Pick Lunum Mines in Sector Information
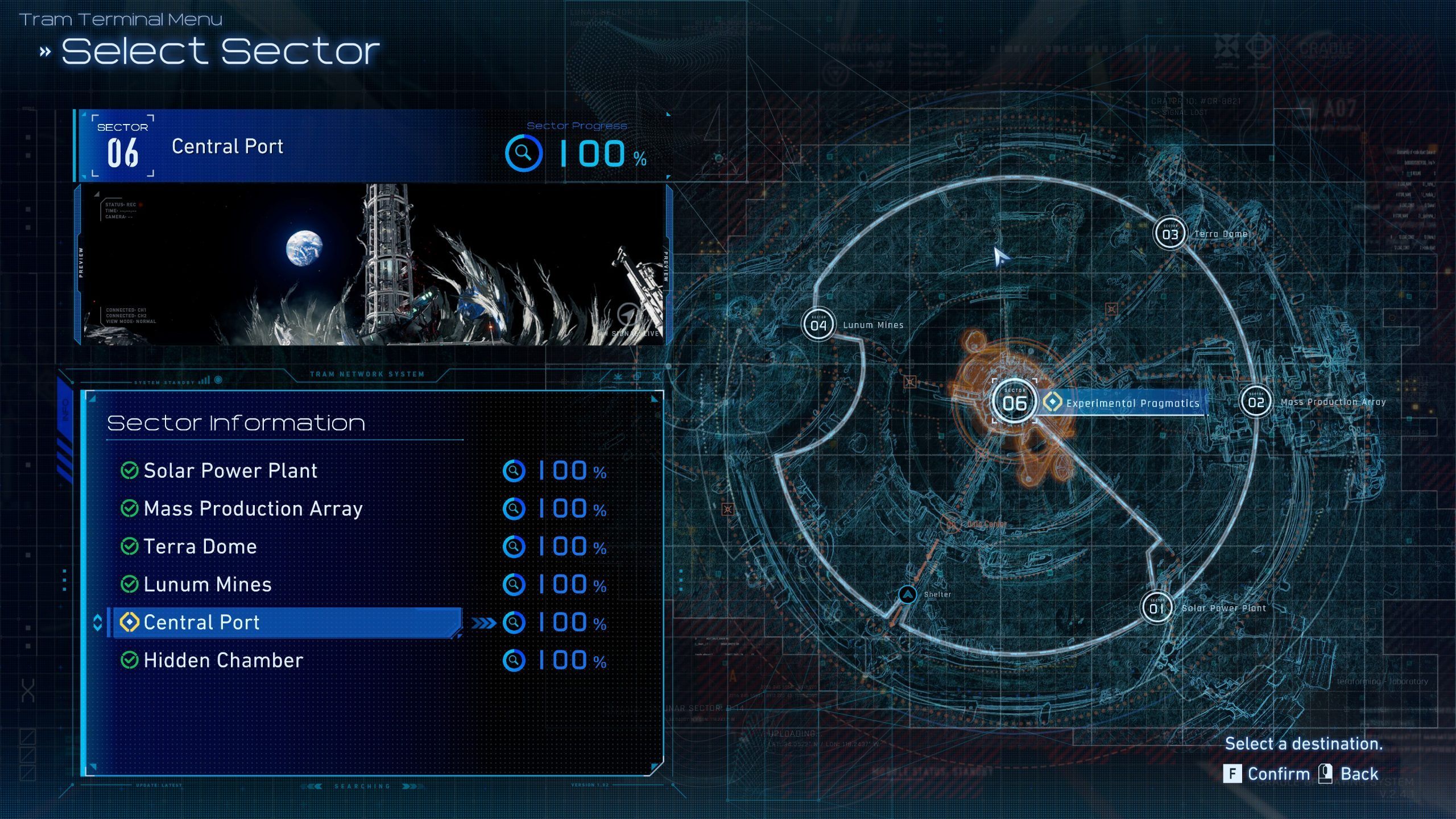This screenshot has height=819, width=1456. click(x=208, y=585)
